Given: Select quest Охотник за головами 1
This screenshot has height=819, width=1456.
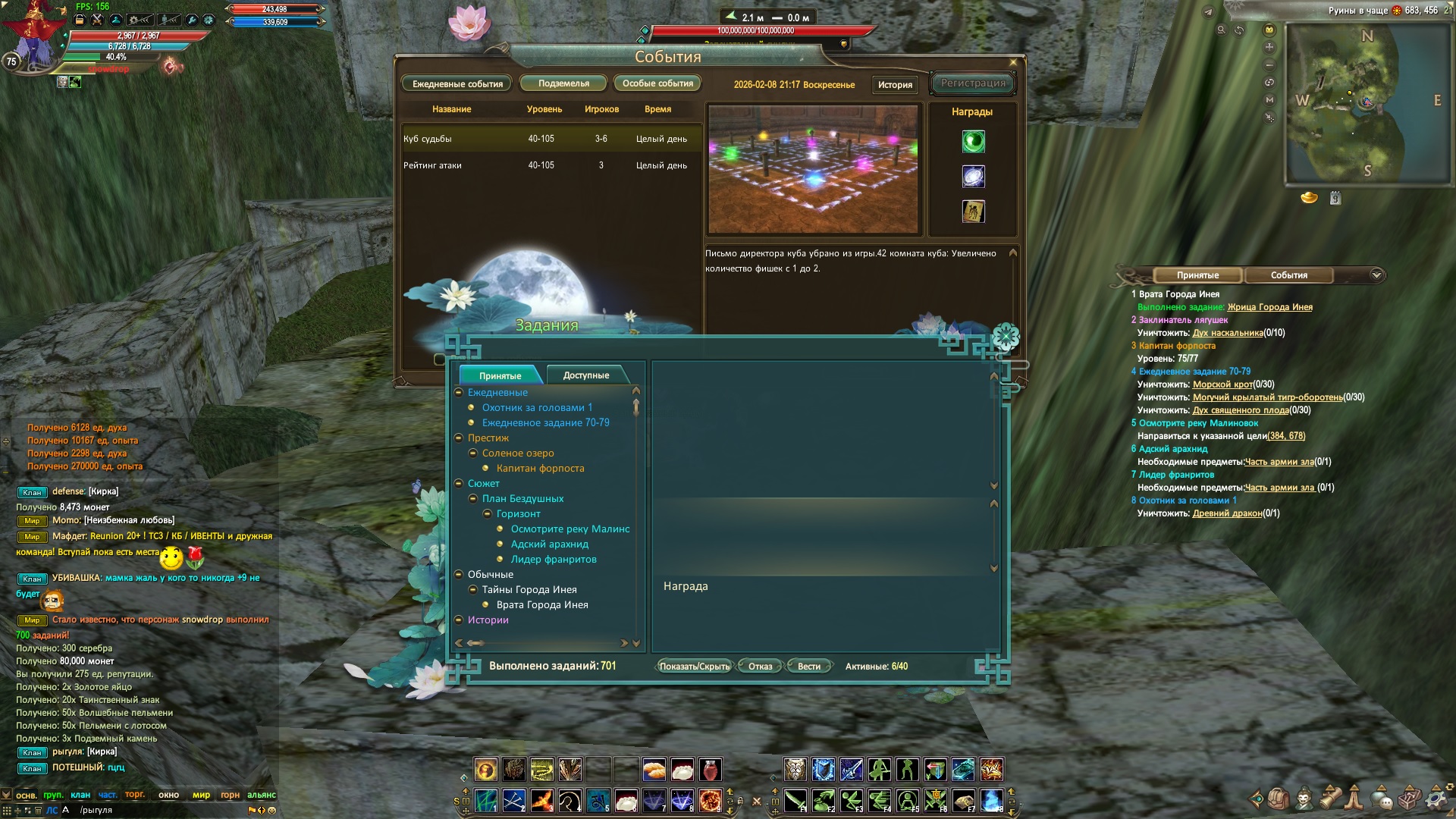Looking at the screenshot, I should [x=537, y=408].
